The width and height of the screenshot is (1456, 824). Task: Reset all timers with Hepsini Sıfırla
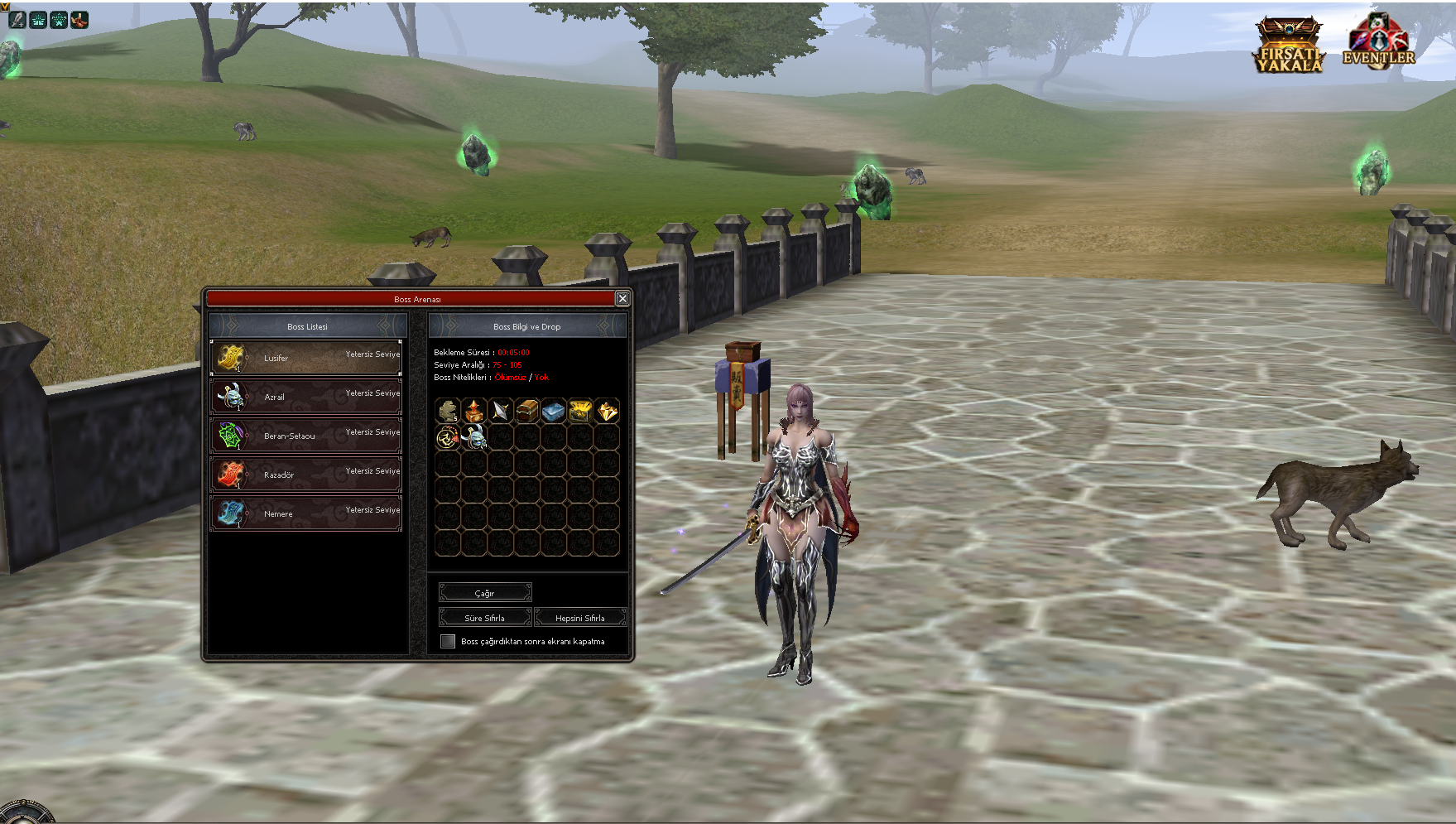pyautogui.click(x=580, y=618)
